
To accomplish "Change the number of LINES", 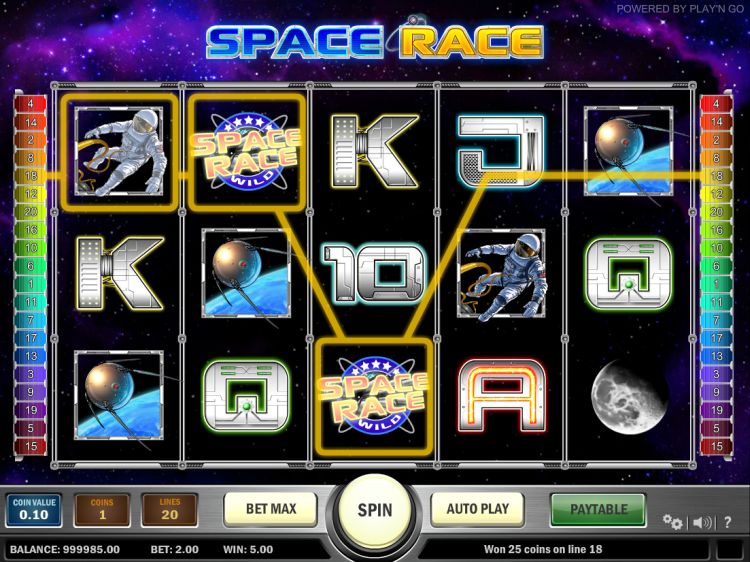I will click(170, 510).
